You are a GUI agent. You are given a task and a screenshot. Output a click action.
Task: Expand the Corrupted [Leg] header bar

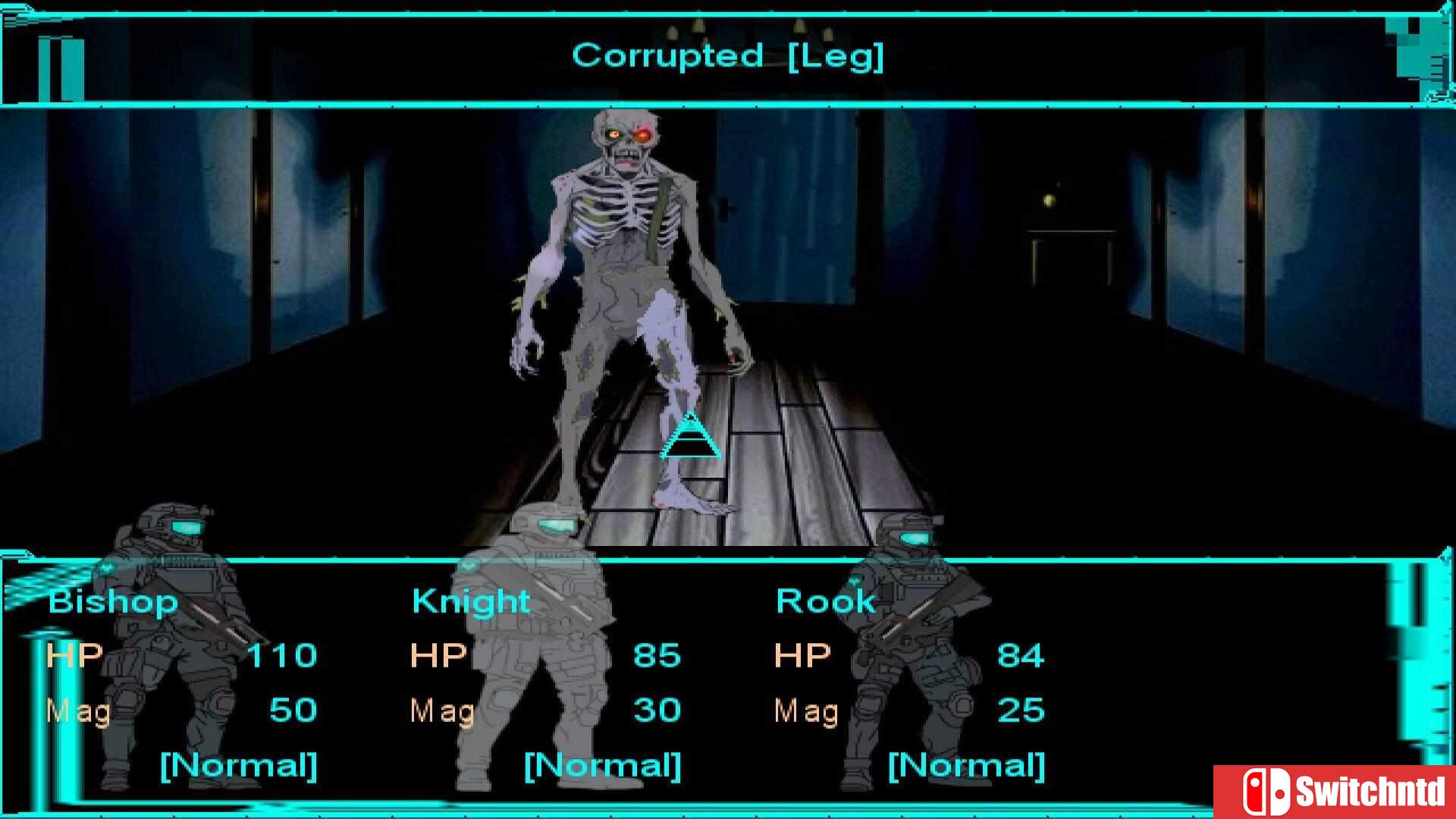coord(726,55)
